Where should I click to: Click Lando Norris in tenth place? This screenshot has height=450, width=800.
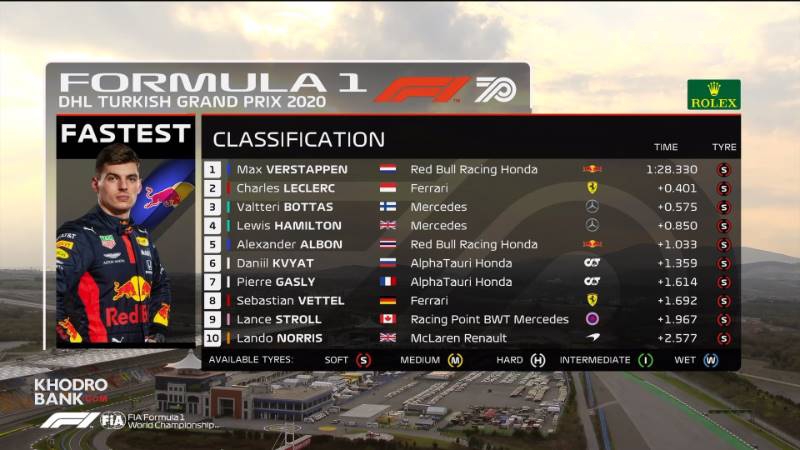point(280,338)
